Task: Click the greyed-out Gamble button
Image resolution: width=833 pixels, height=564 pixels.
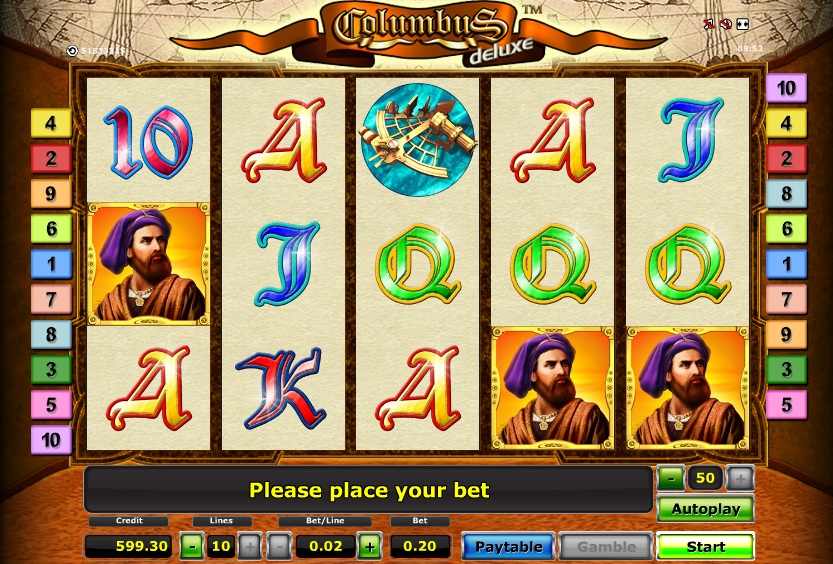Action: (606, 547)
